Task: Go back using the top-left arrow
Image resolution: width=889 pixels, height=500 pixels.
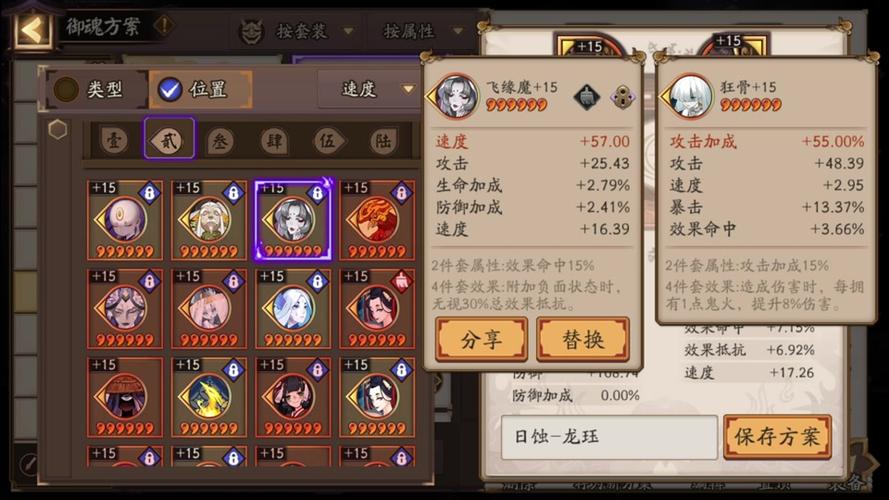Action: (x=32, y=28)
